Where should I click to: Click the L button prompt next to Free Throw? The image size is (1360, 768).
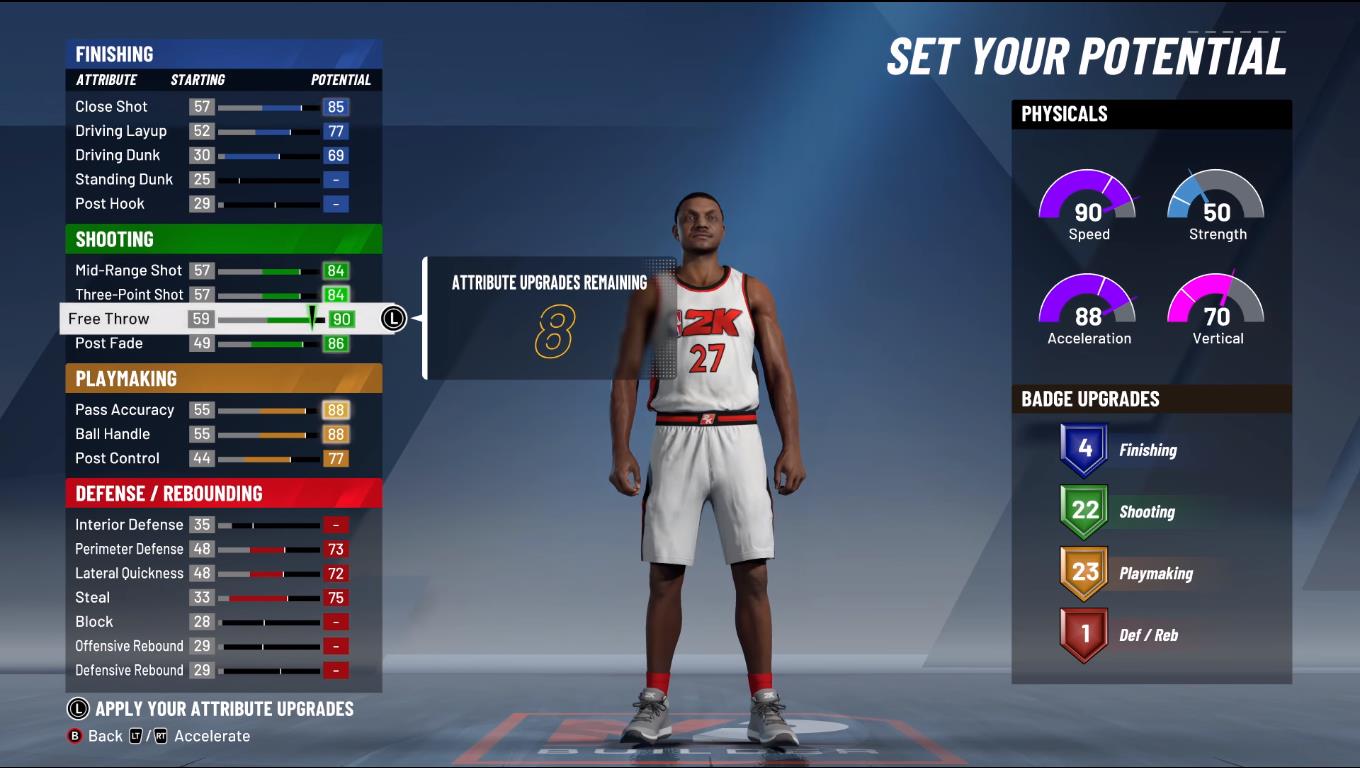[x=392, y=318]
